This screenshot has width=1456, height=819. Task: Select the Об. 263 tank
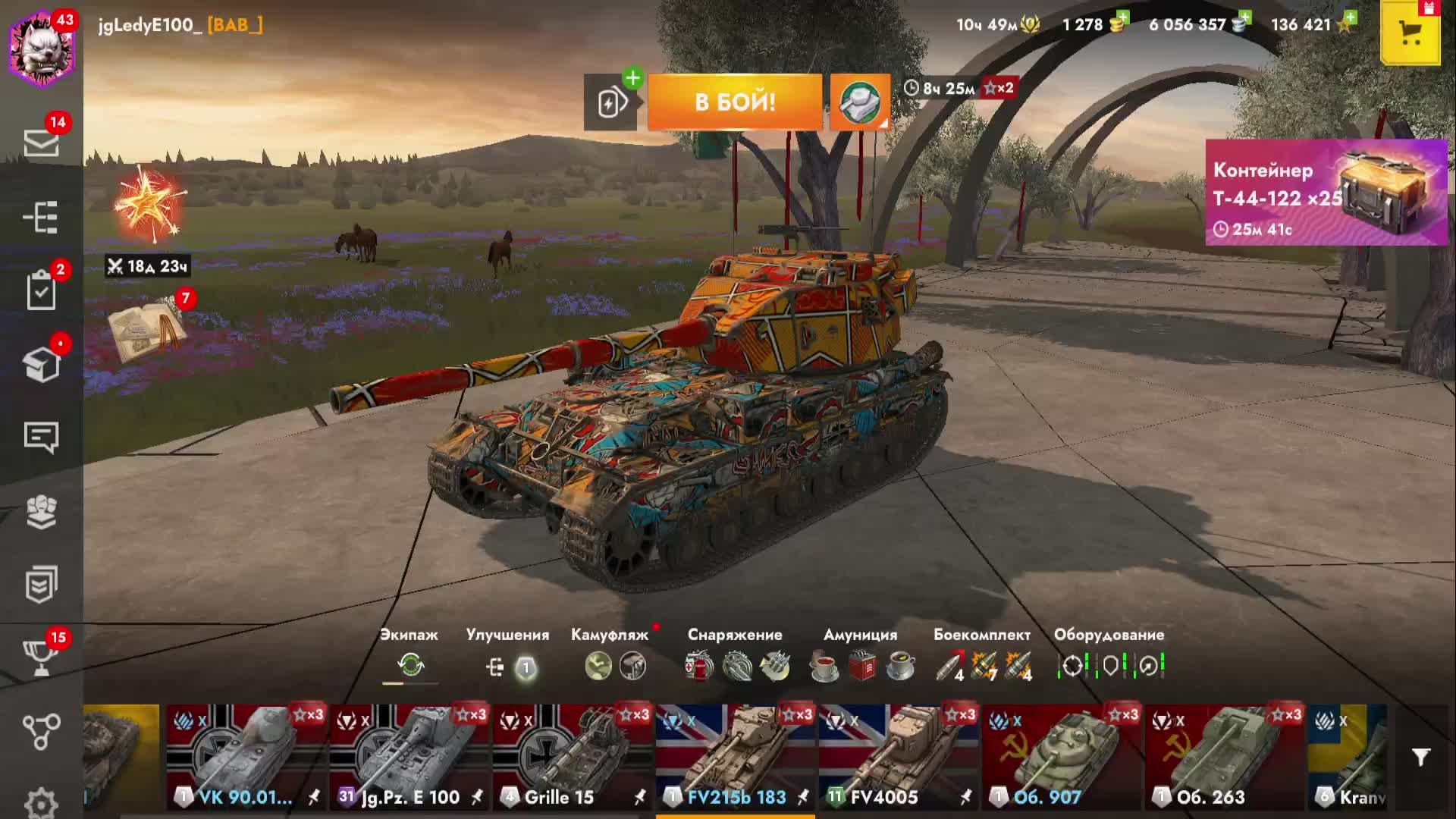[x=1225, y=758]
